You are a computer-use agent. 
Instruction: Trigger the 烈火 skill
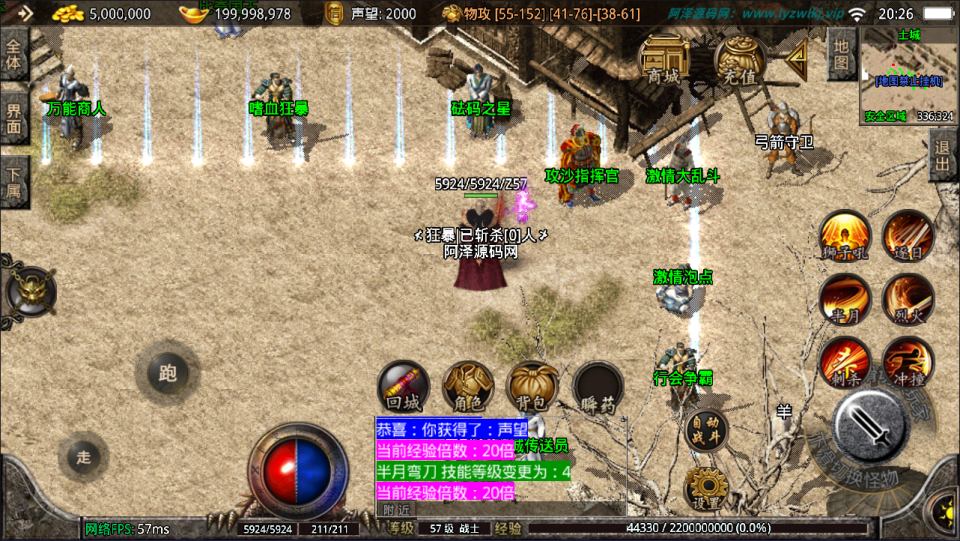(x=908, y=300)
